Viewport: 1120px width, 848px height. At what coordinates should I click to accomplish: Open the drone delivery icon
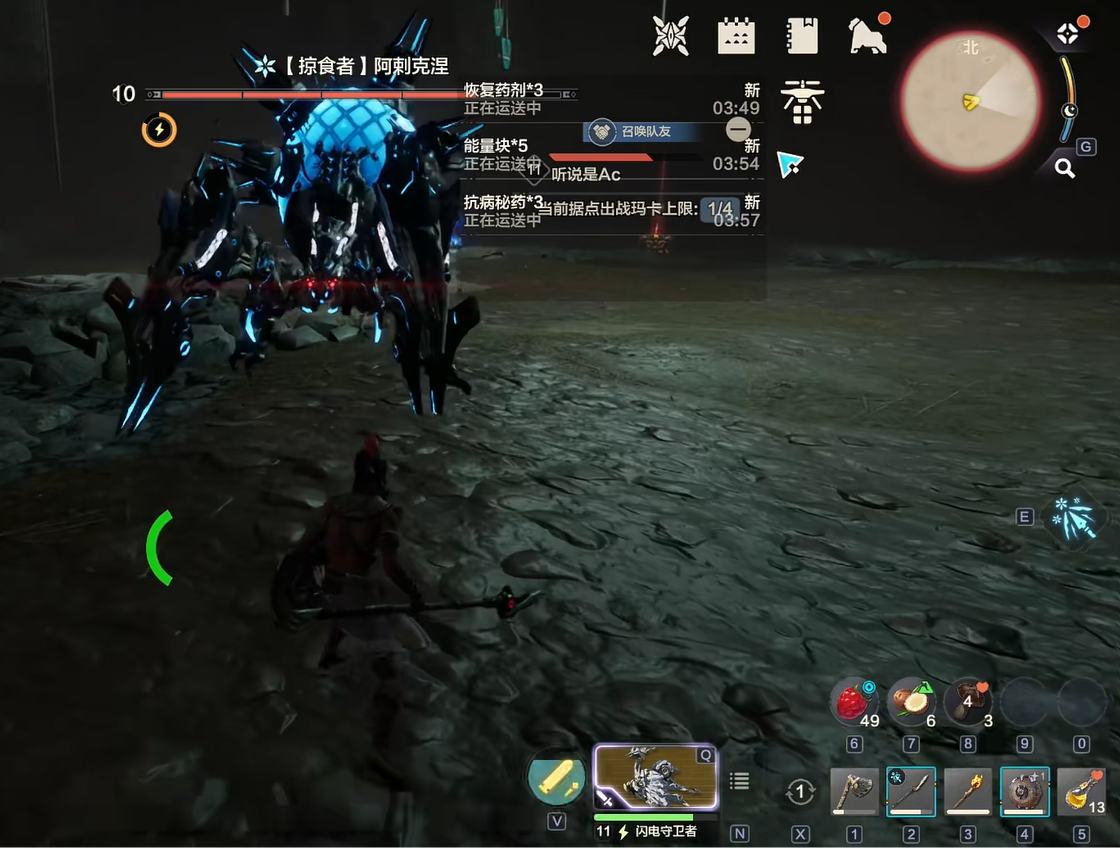coord(802,101)
